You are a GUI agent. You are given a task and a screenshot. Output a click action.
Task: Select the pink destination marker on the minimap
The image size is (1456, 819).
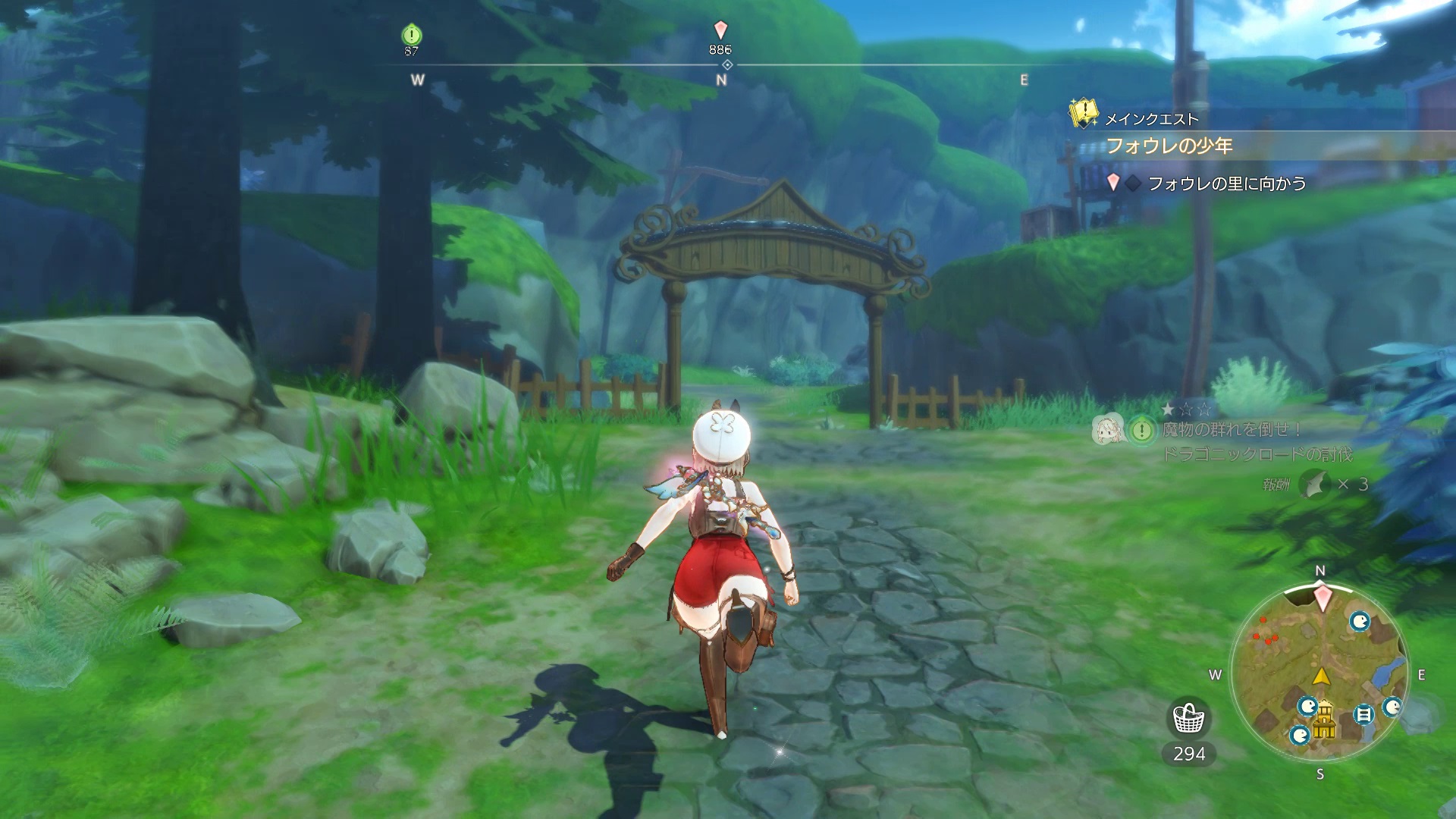[1323, 598]
